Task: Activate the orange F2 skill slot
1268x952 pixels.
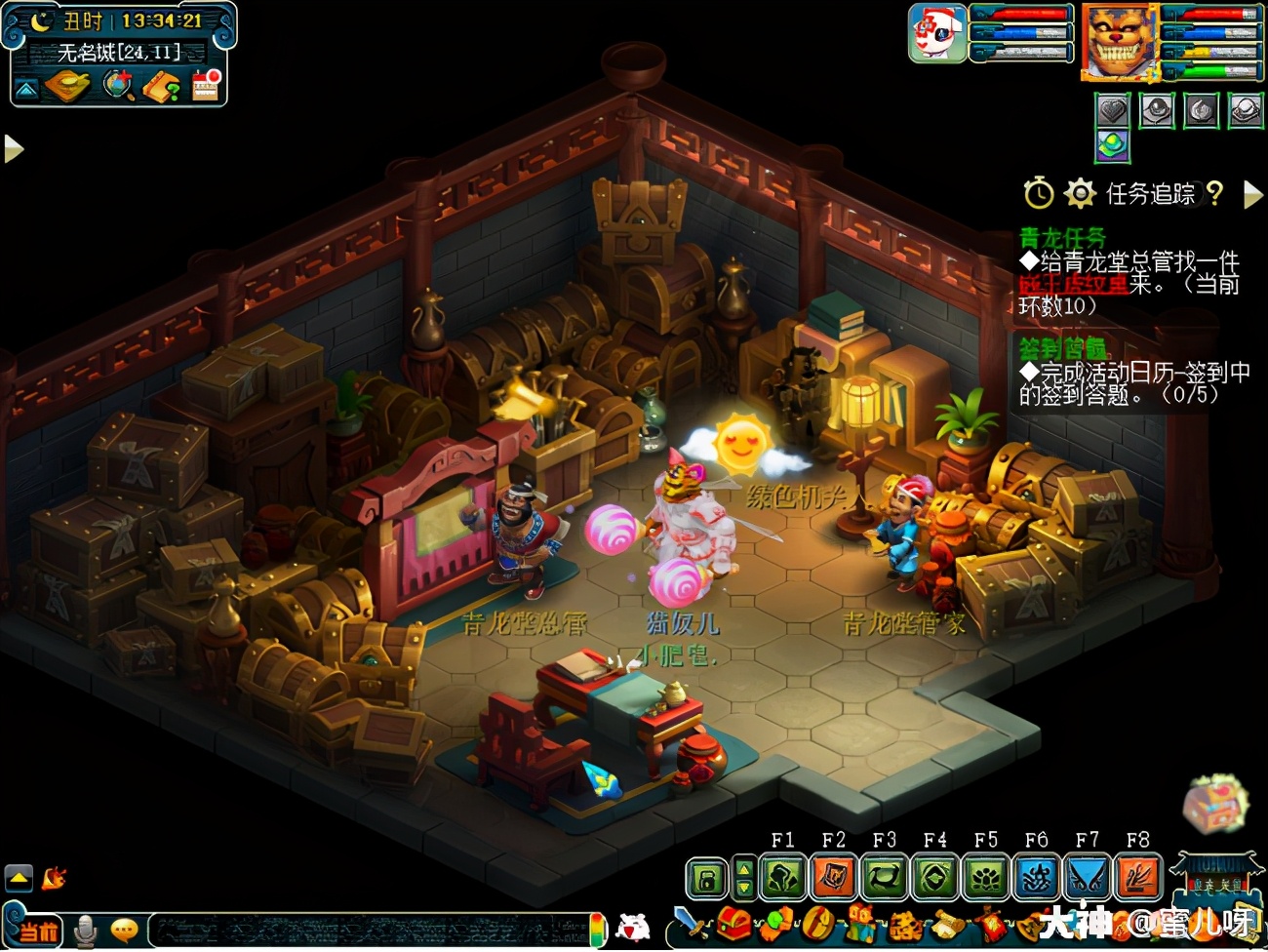Action: tap(834, 876)
